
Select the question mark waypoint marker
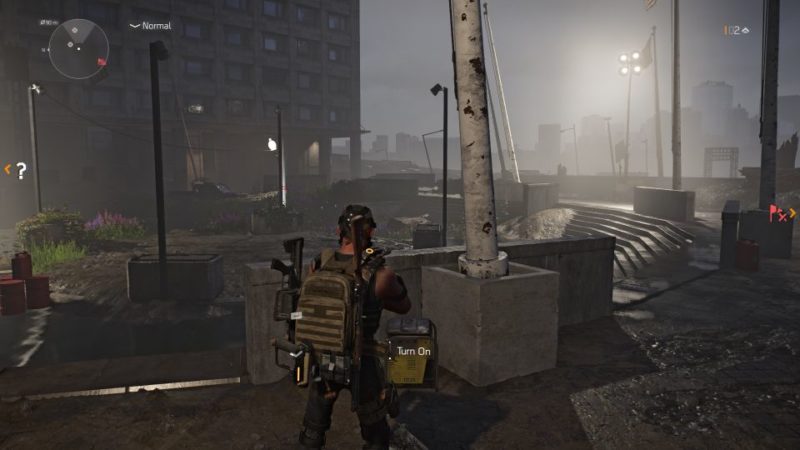click(x=20, y=170)
